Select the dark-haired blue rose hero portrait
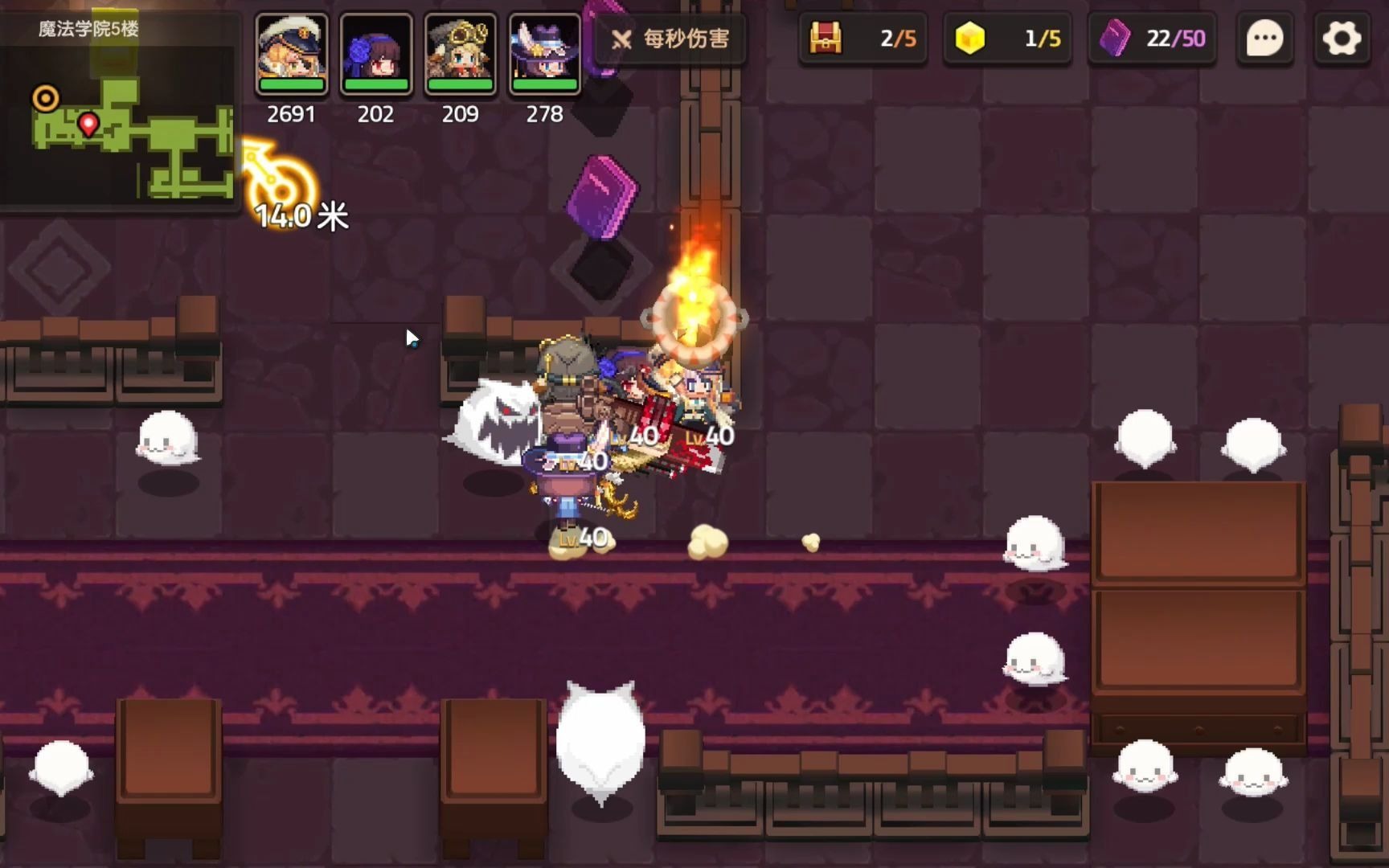This screenshot has height=868, width=1389. click(x=376, y=53)
